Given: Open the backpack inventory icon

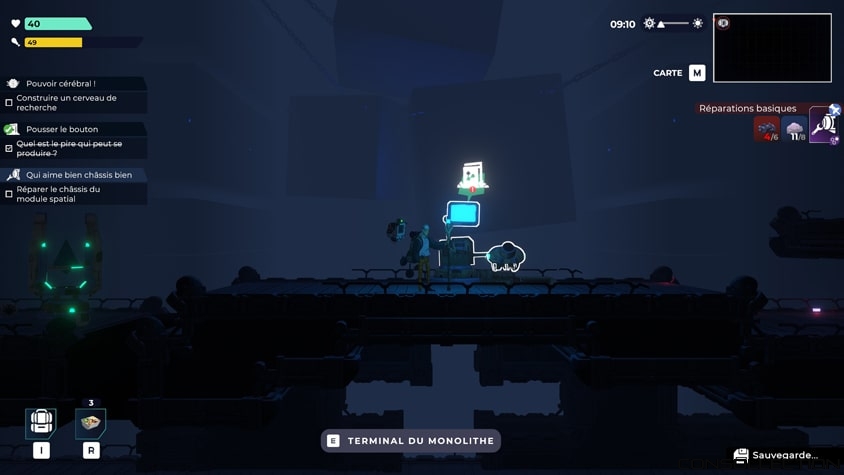Looking at the screenshot, I should 41,422.
